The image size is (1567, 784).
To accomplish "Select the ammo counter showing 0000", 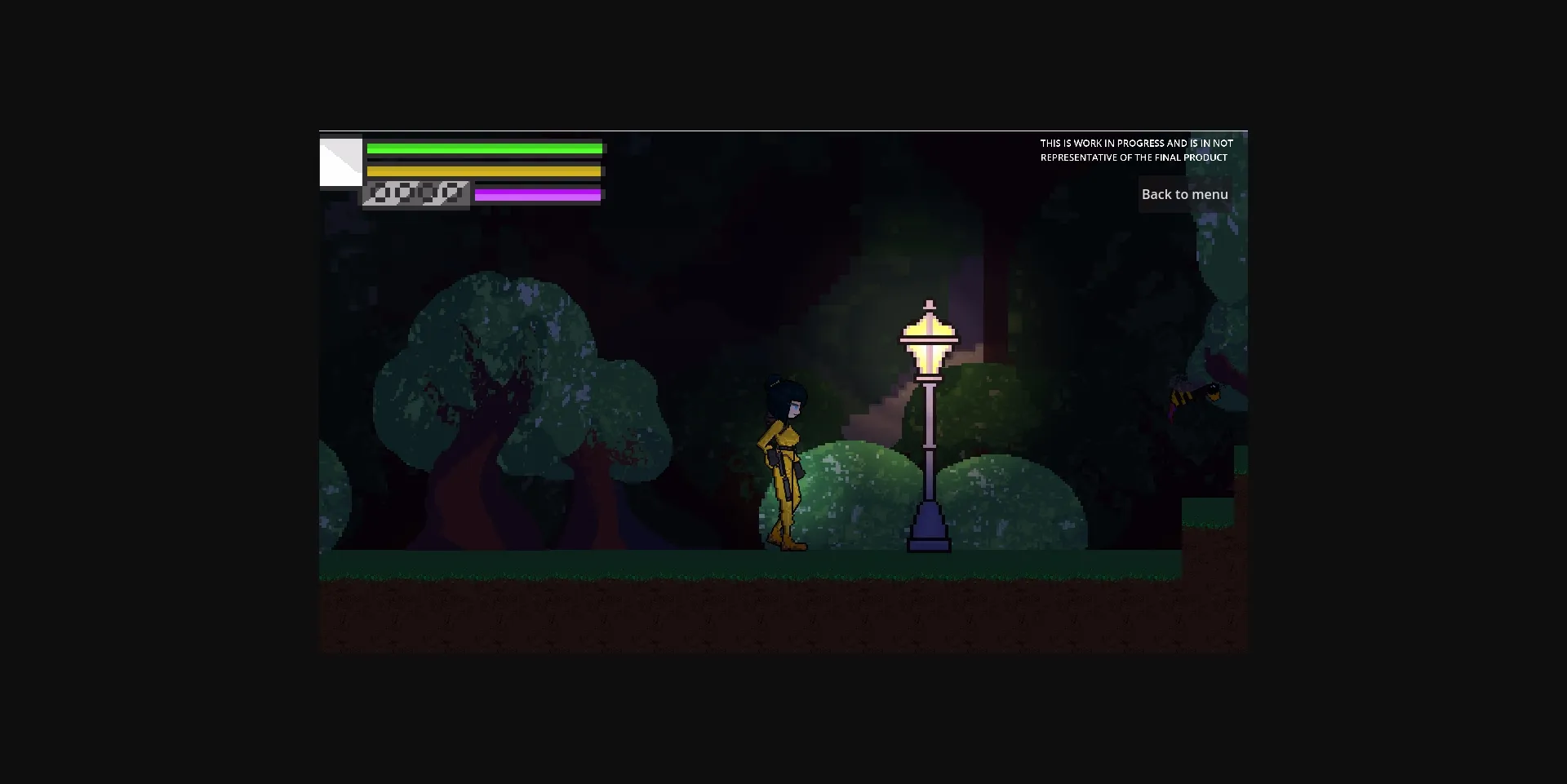I will 416,194.
